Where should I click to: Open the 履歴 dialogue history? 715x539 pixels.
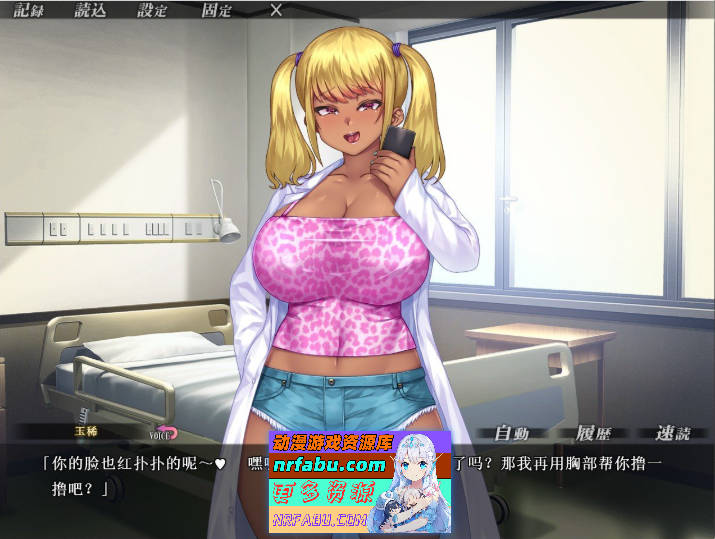(593, 433)
